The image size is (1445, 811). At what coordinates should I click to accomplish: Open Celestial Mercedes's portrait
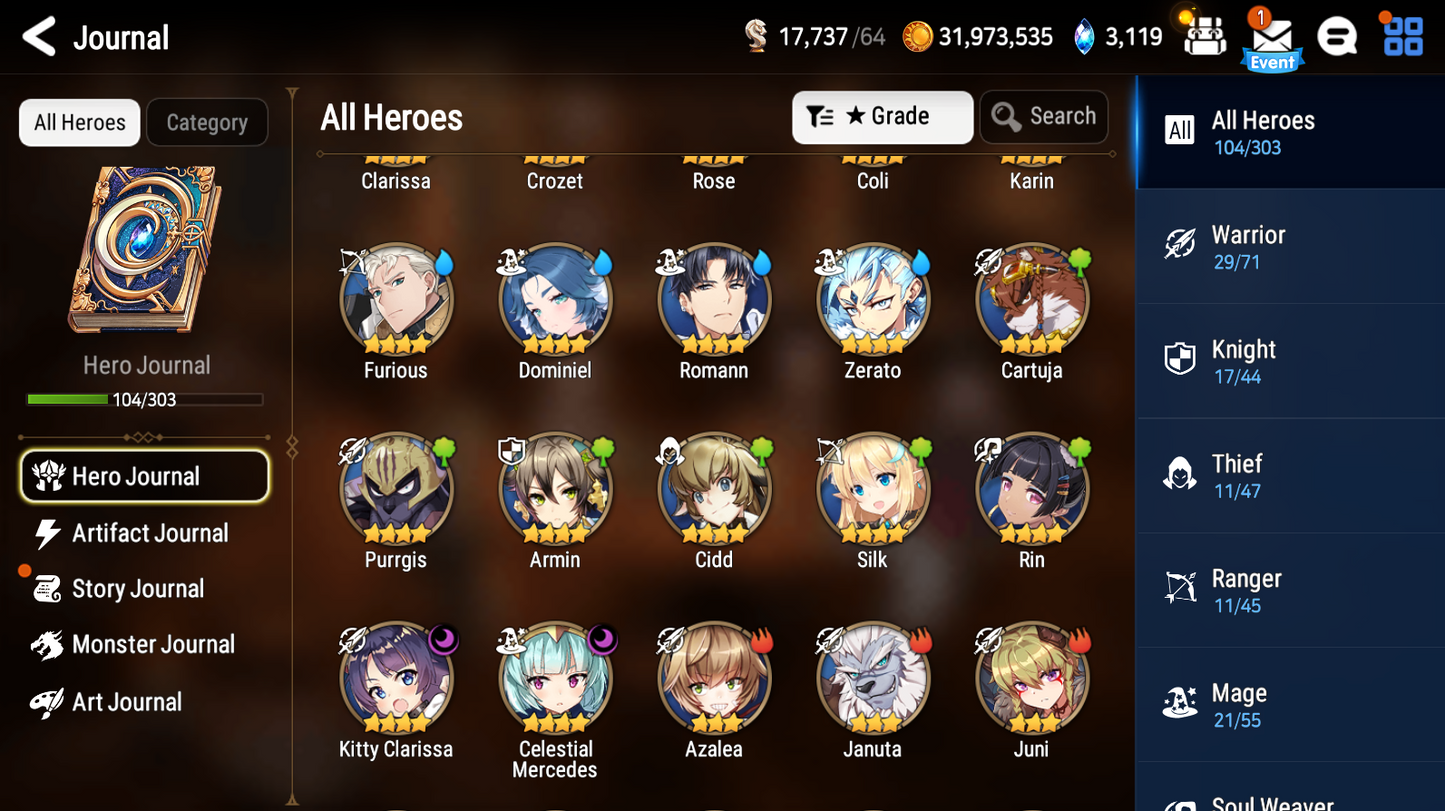555,678
